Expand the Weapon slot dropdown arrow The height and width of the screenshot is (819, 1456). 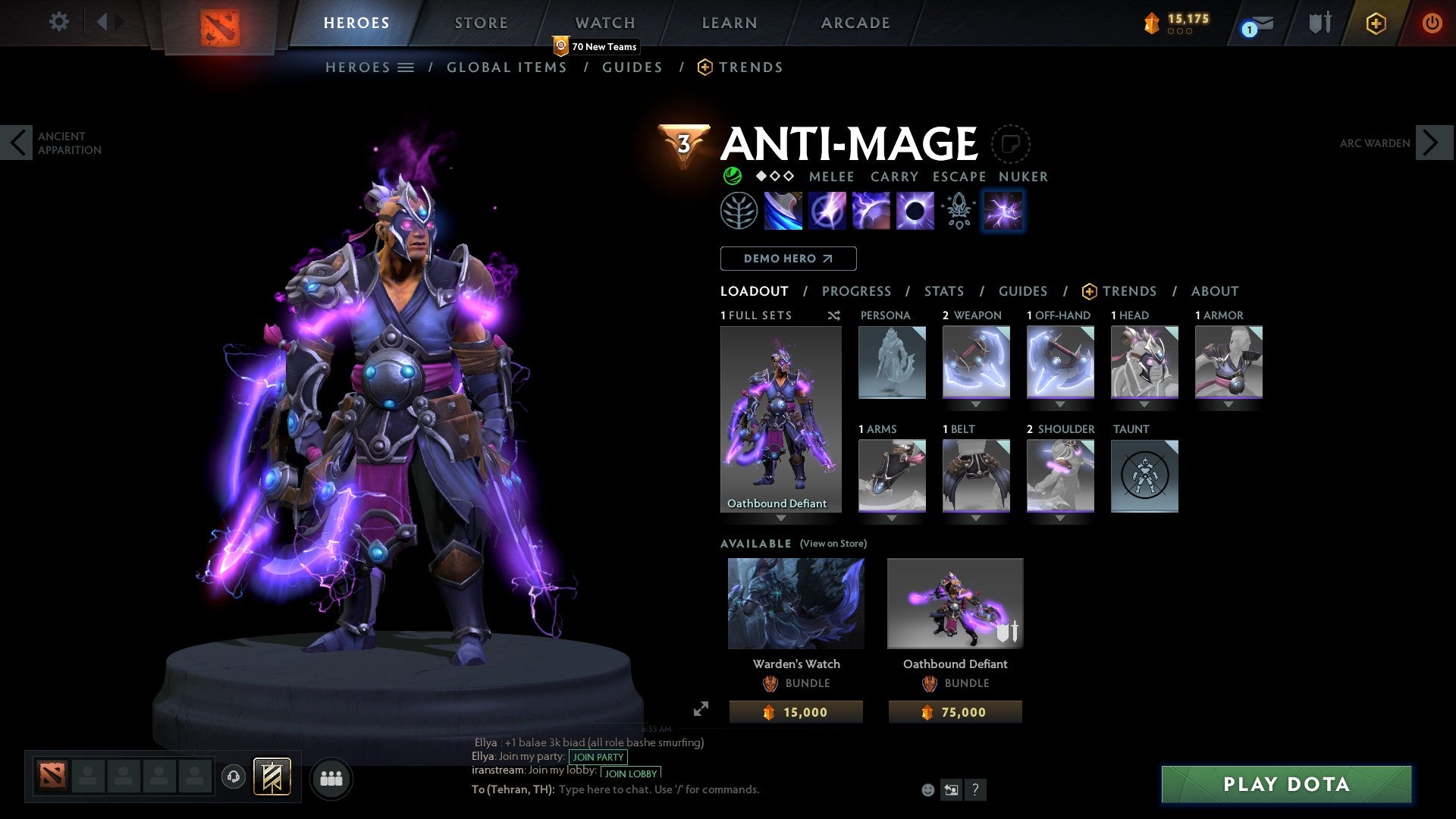(x=976, y=404)
